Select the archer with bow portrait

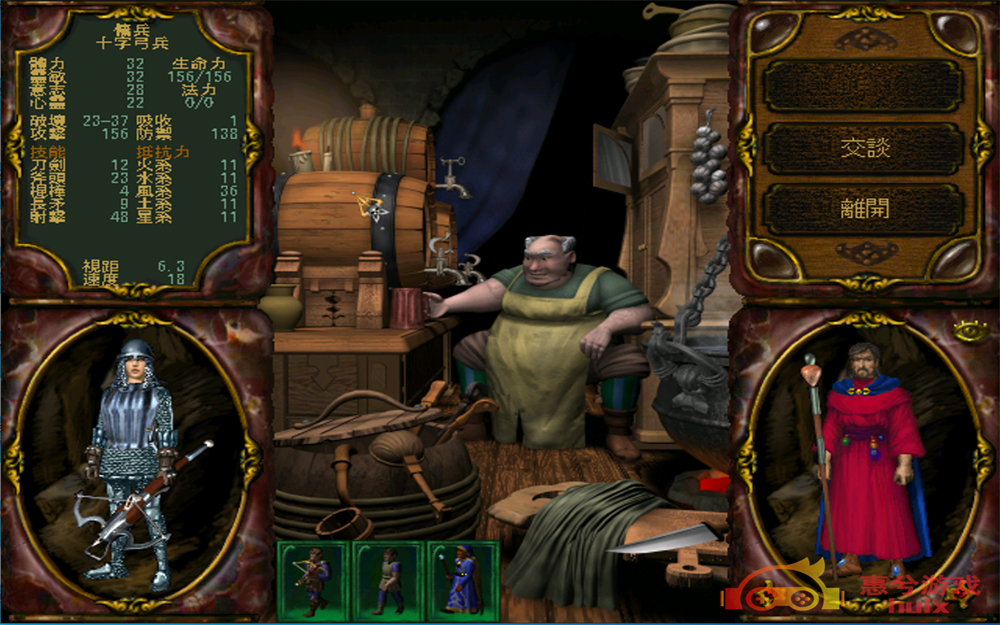(312, 579)
